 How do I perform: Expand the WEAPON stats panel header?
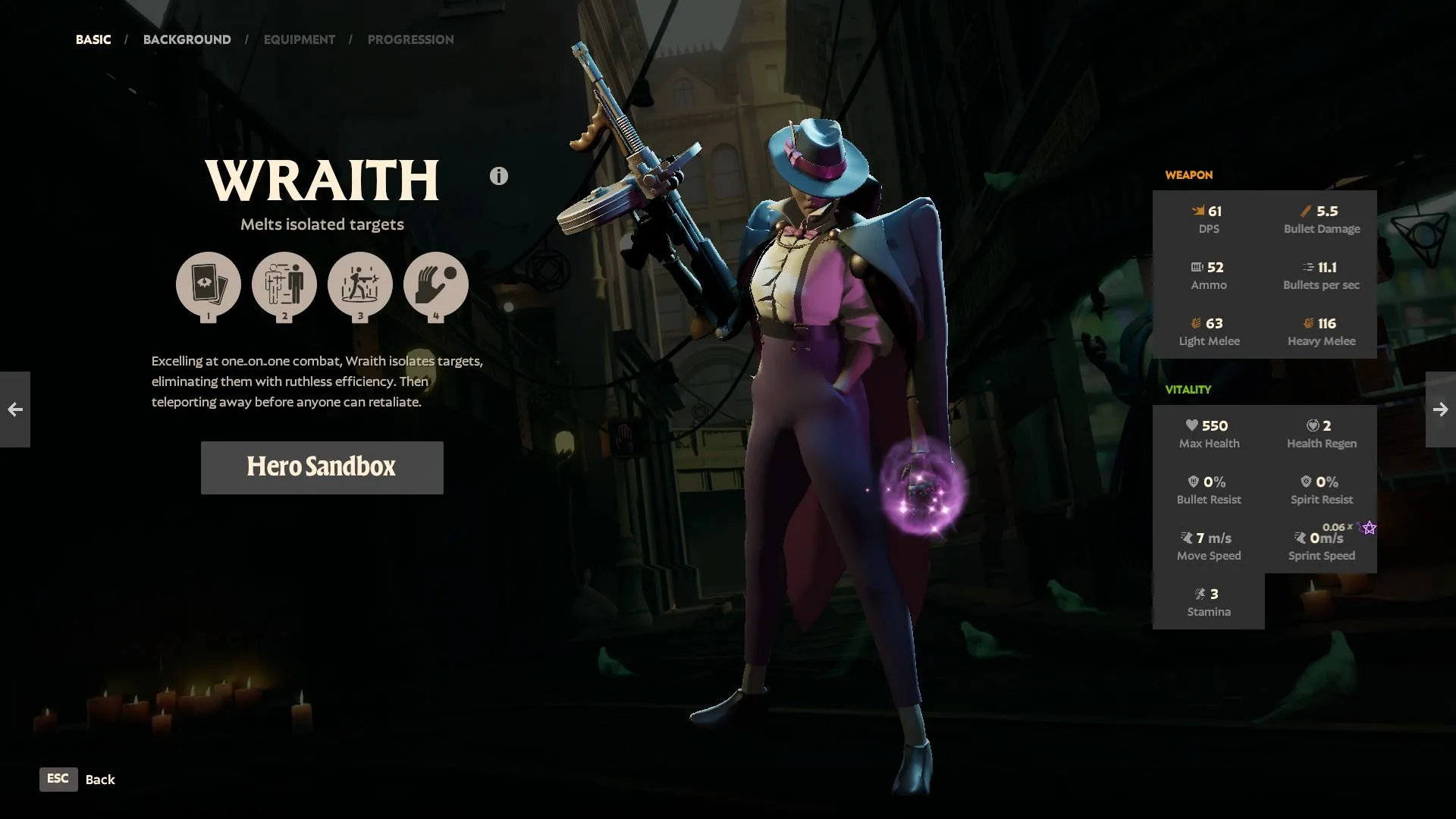1188,175
